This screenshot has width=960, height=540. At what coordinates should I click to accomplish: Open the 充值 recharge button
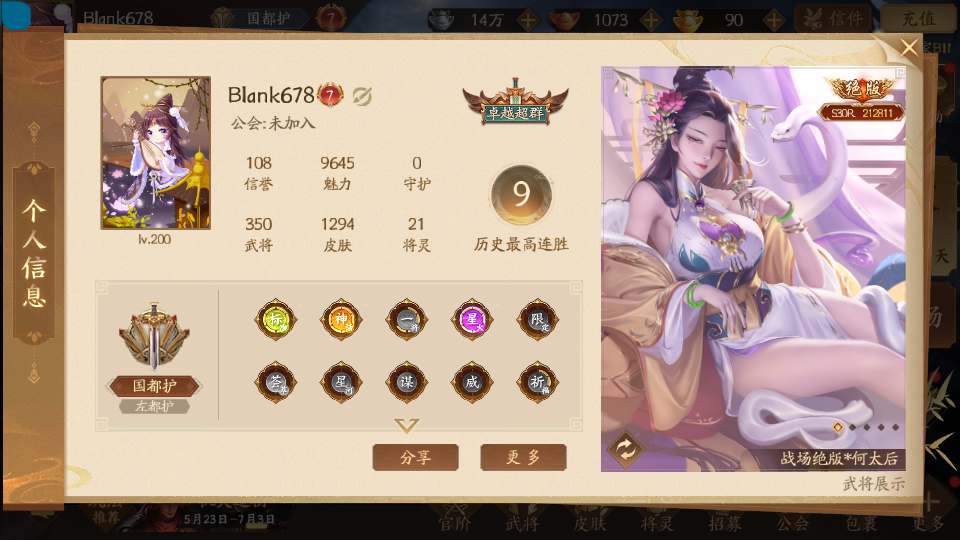(917, 18)
